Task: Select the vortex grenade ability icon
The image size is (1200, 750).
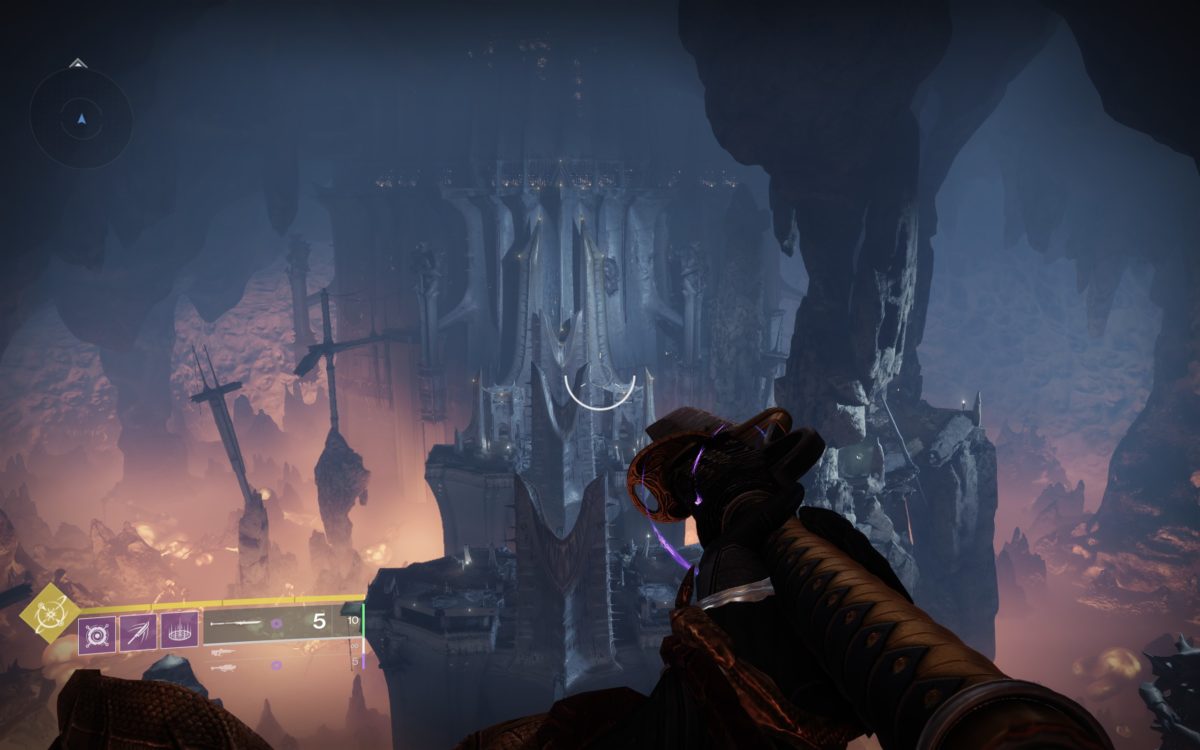Action: (98, 633)
